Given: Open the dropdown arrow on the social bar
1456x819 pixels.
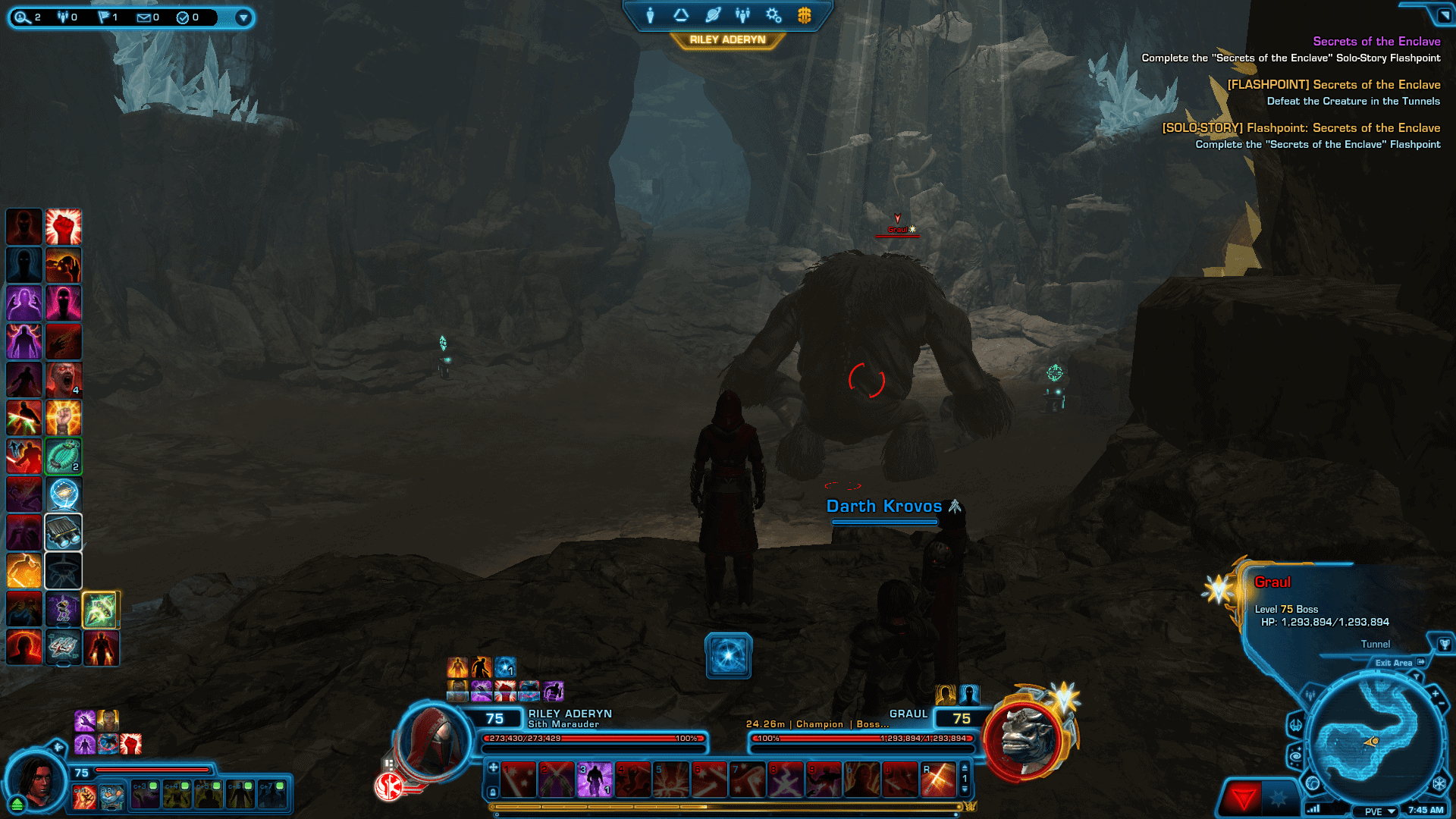Looking at the screenshot, I should point(243,17).
